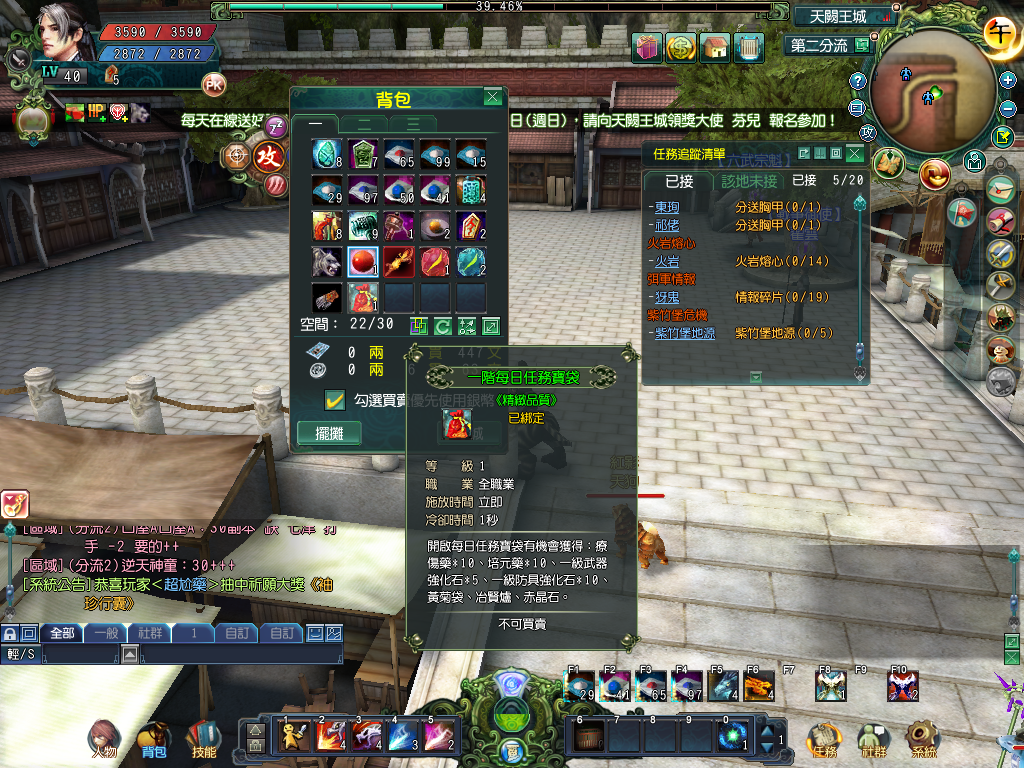1024x768 pixels.
Task: Select the wolf head item slot
Action: pos(328,264)
